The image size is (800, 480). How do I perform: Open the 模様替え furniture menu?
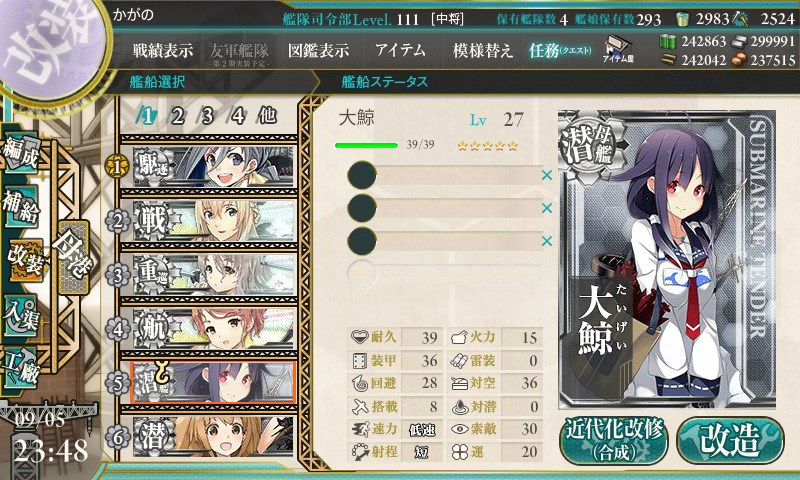coord(483,50)
